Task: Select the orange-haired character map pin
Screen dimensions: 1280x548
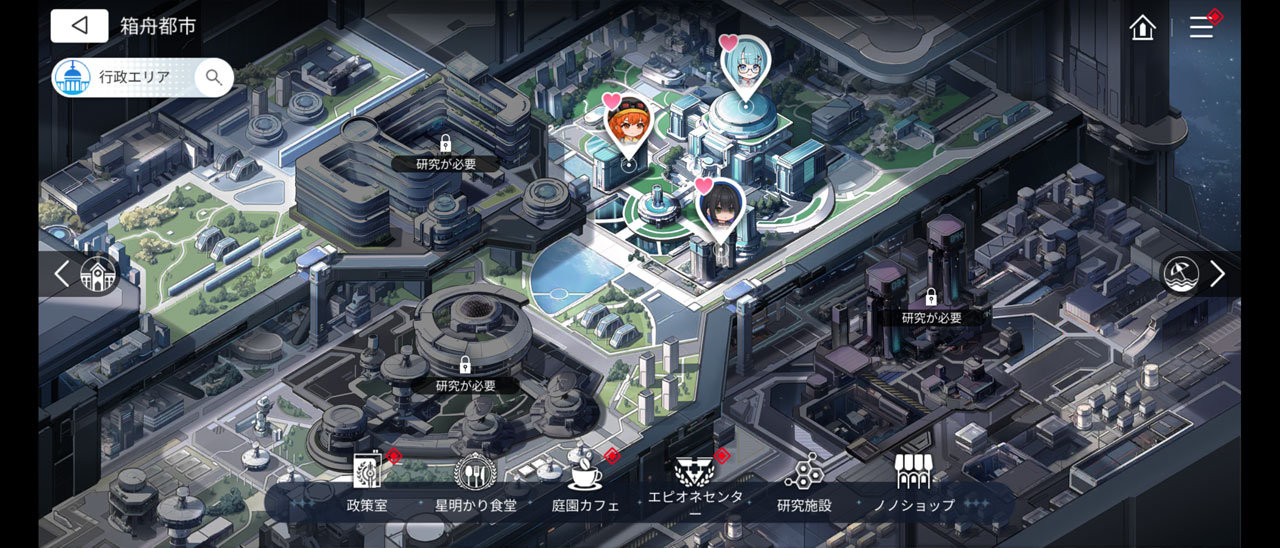Action: tap(628, 125)
